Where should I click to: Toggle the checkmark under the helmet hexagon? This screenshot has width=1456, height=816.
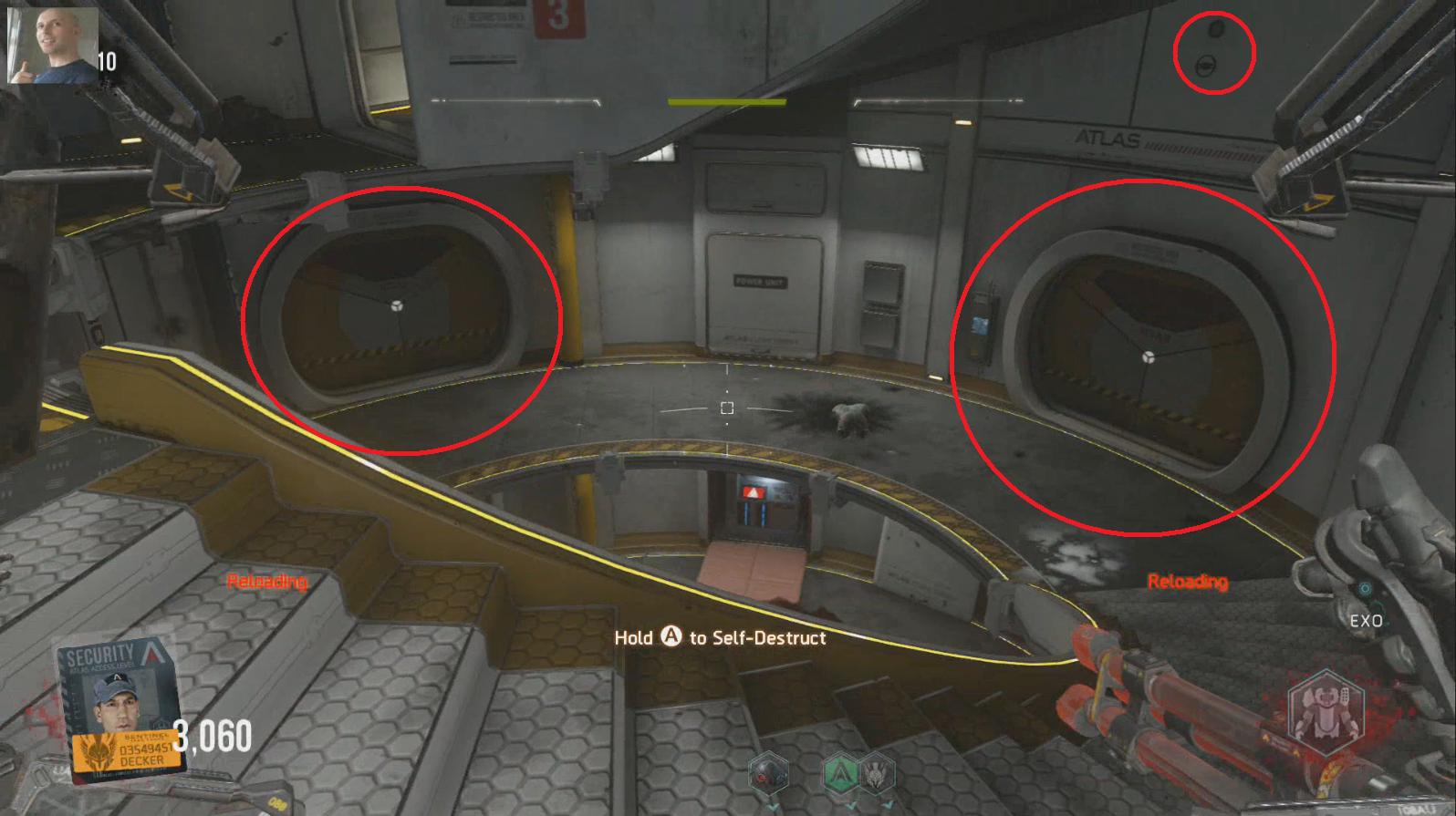tap(772, 805)
